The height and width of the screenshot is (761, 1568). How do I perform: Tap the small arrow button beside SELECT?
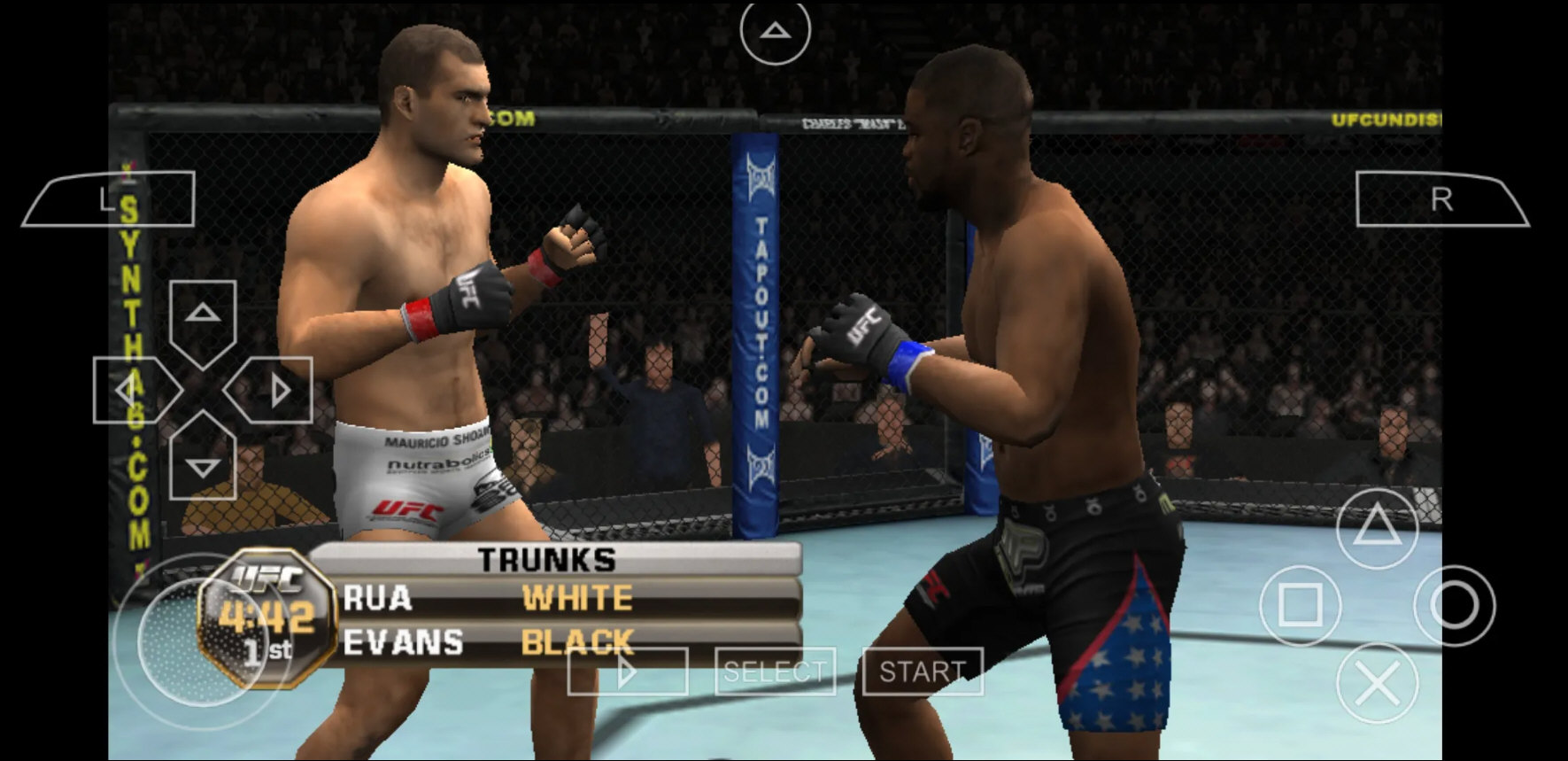pos(629,672)
